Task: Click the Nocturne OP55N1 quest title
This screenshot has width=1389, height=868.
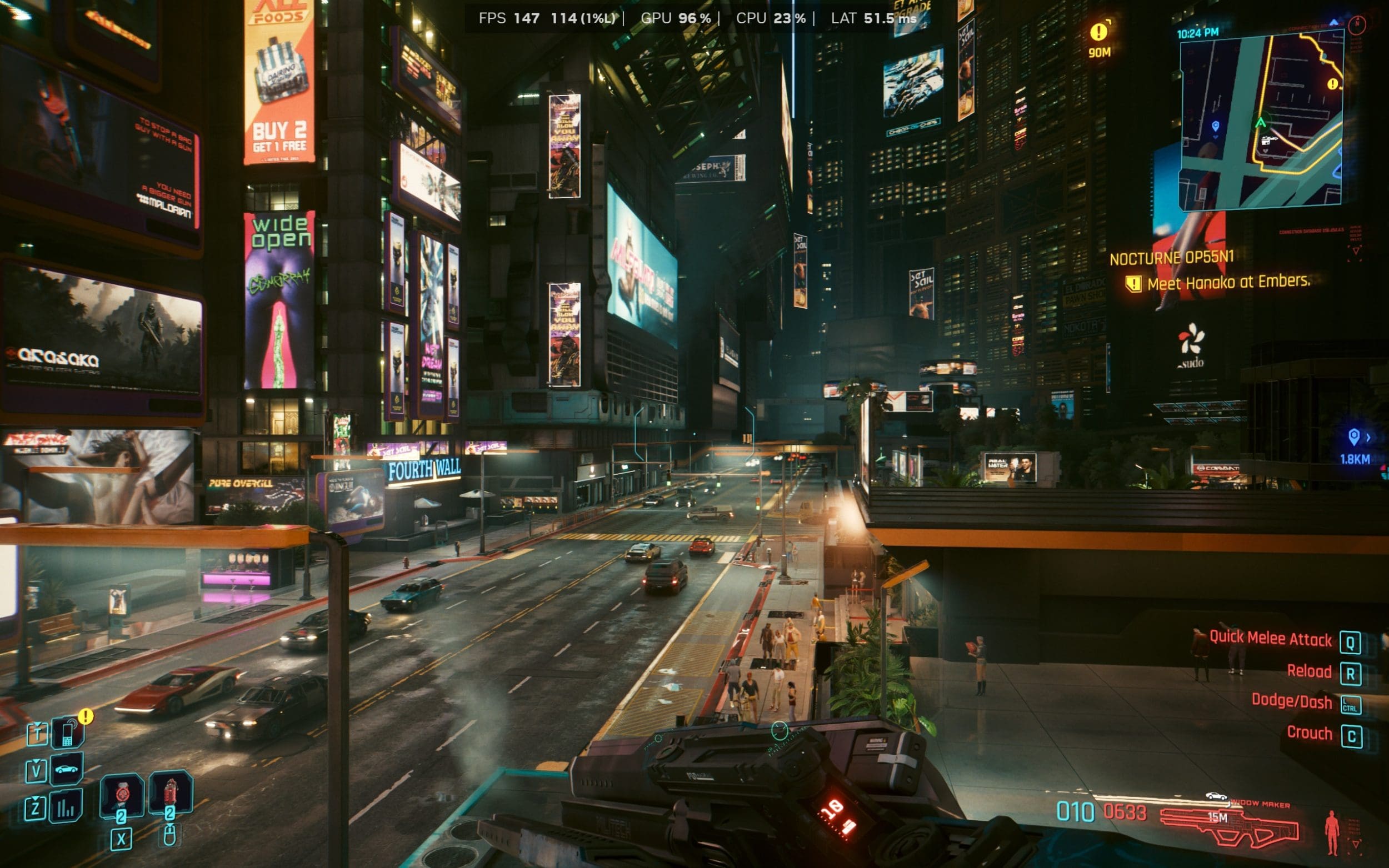Action: (x=1171, y=258)
